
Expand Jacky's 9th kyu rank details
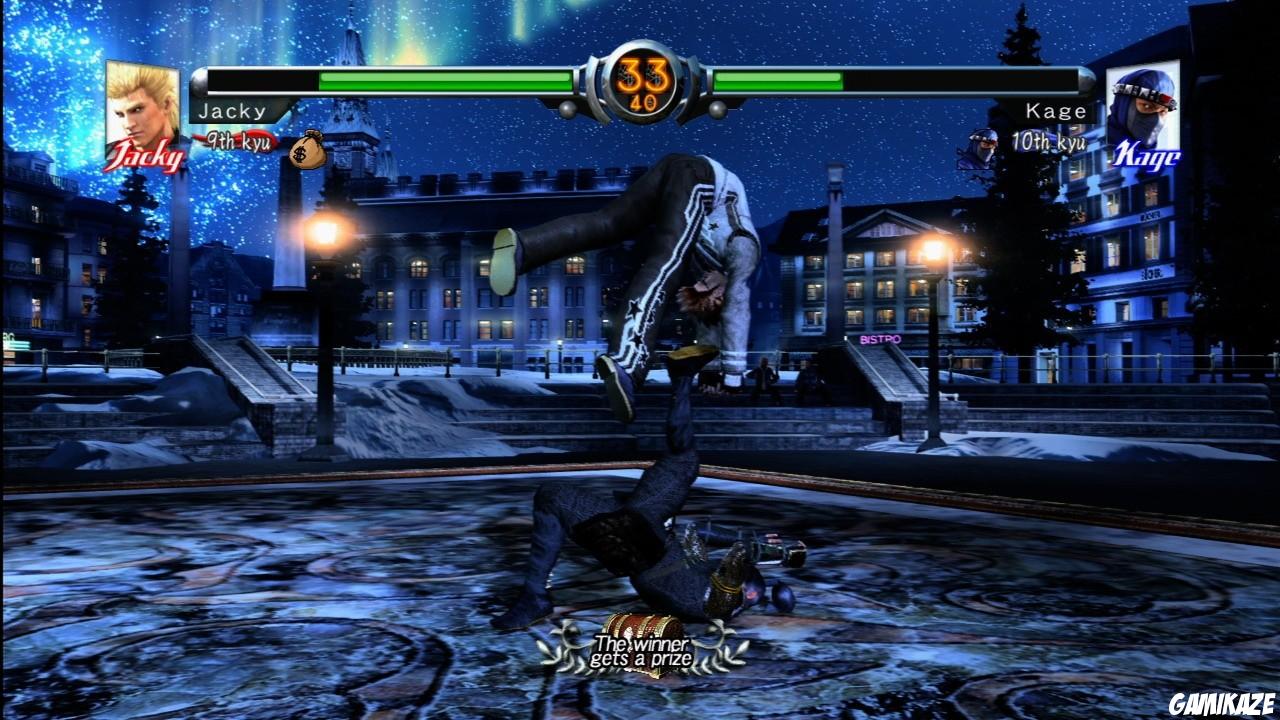click(x=242, y=141)
